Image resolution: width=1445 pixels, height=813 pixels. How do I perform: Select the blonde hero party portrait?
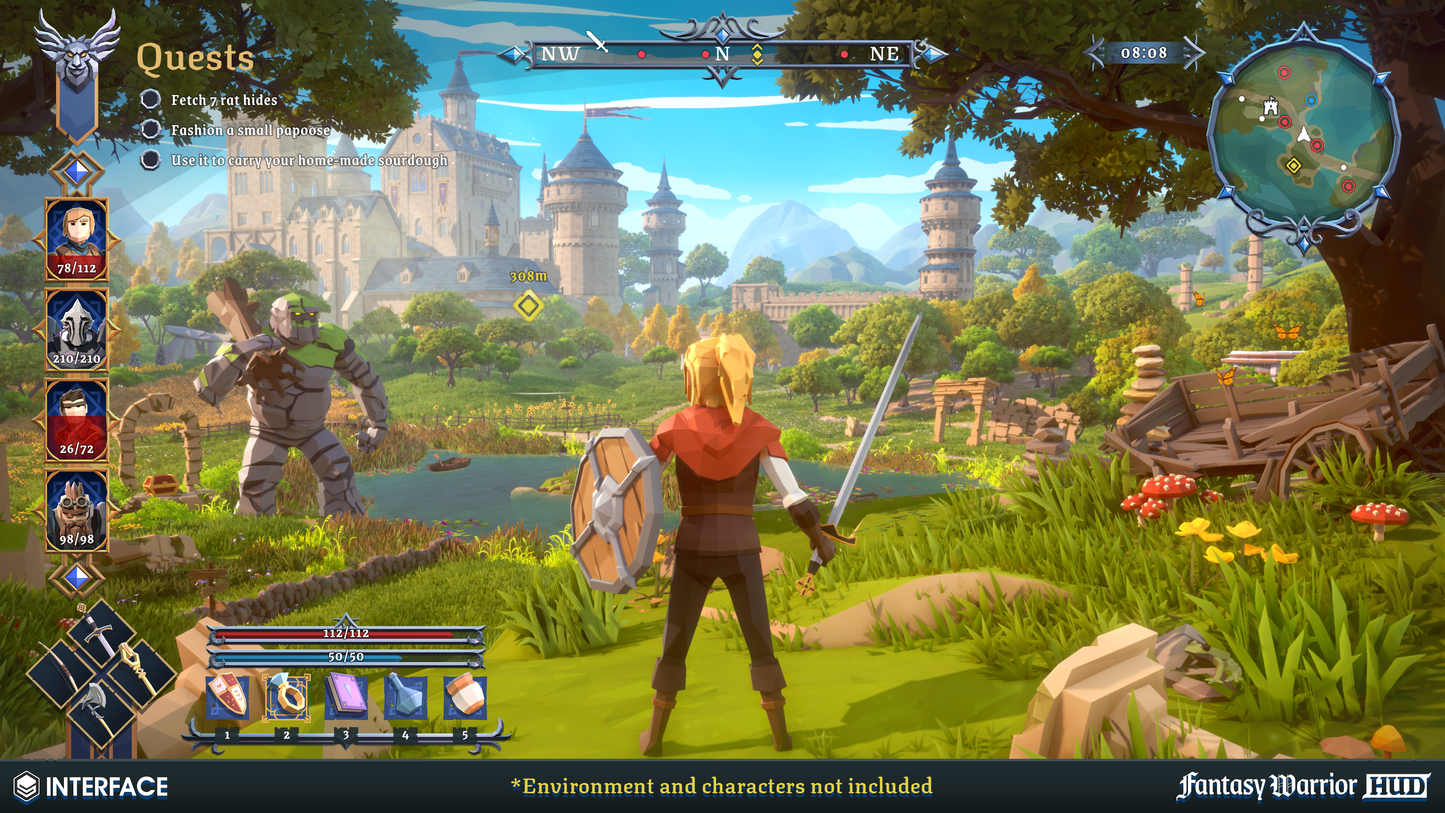pyautogui.click(x=77, y=240)
